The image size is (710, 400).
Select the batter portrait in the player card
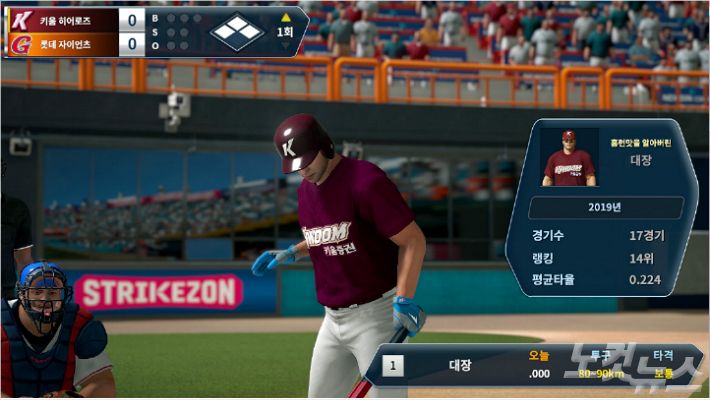(x=568, y=158)
